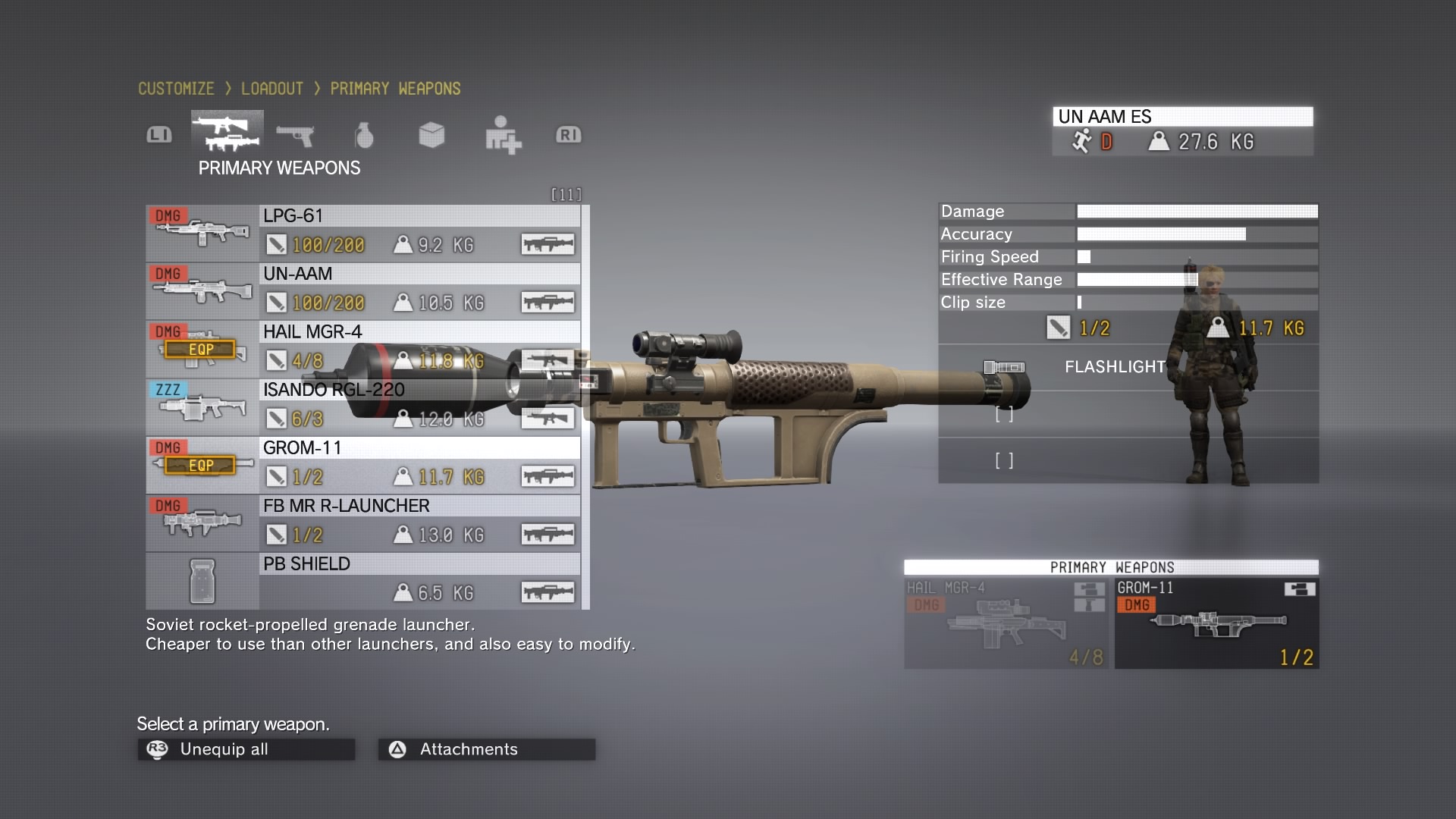Select the PB SHIELD row

pyautogui.click(x=362, y=581)
